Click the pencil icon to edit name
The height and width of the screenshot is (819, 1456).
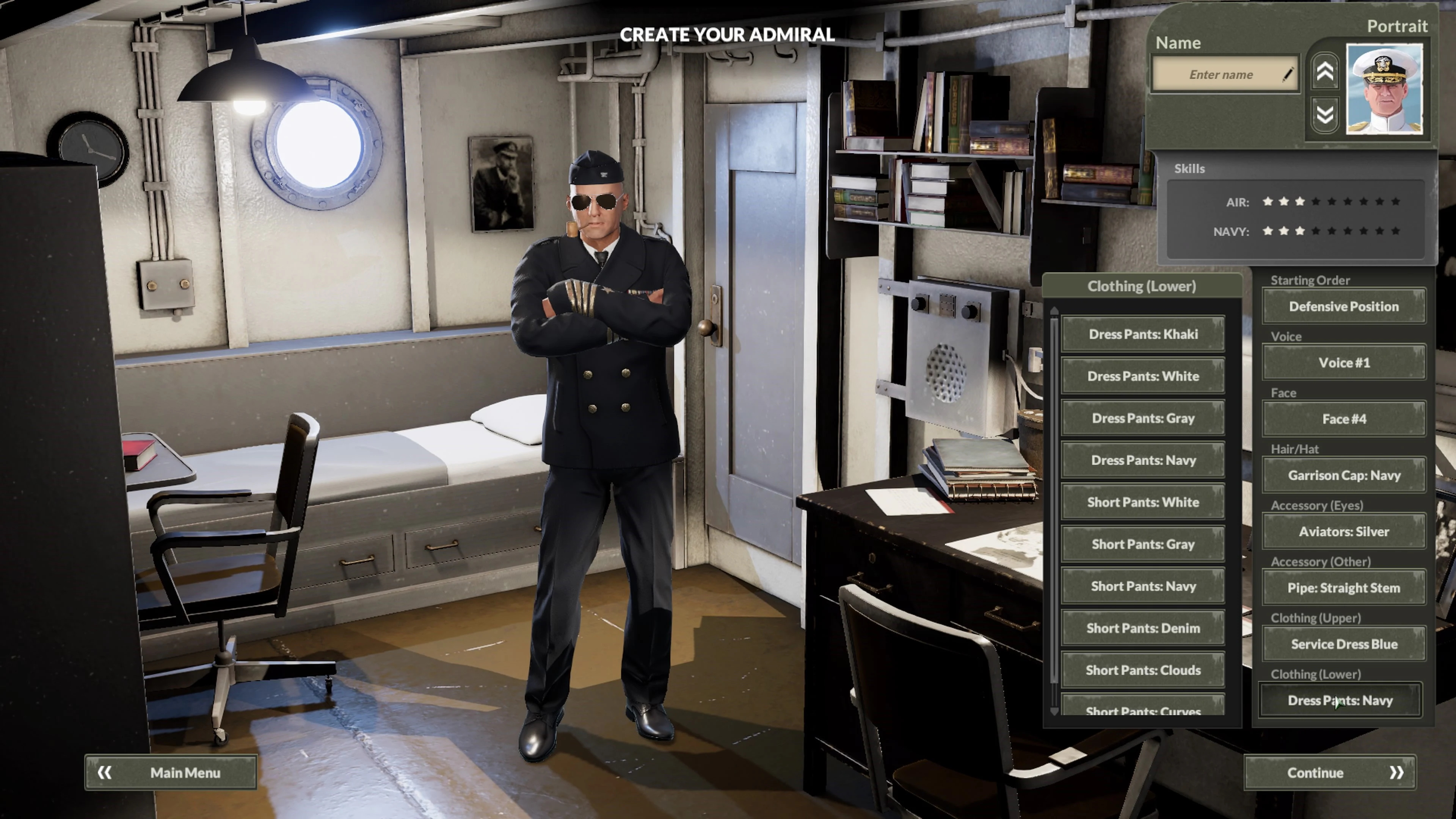[x=1289, y=74]
